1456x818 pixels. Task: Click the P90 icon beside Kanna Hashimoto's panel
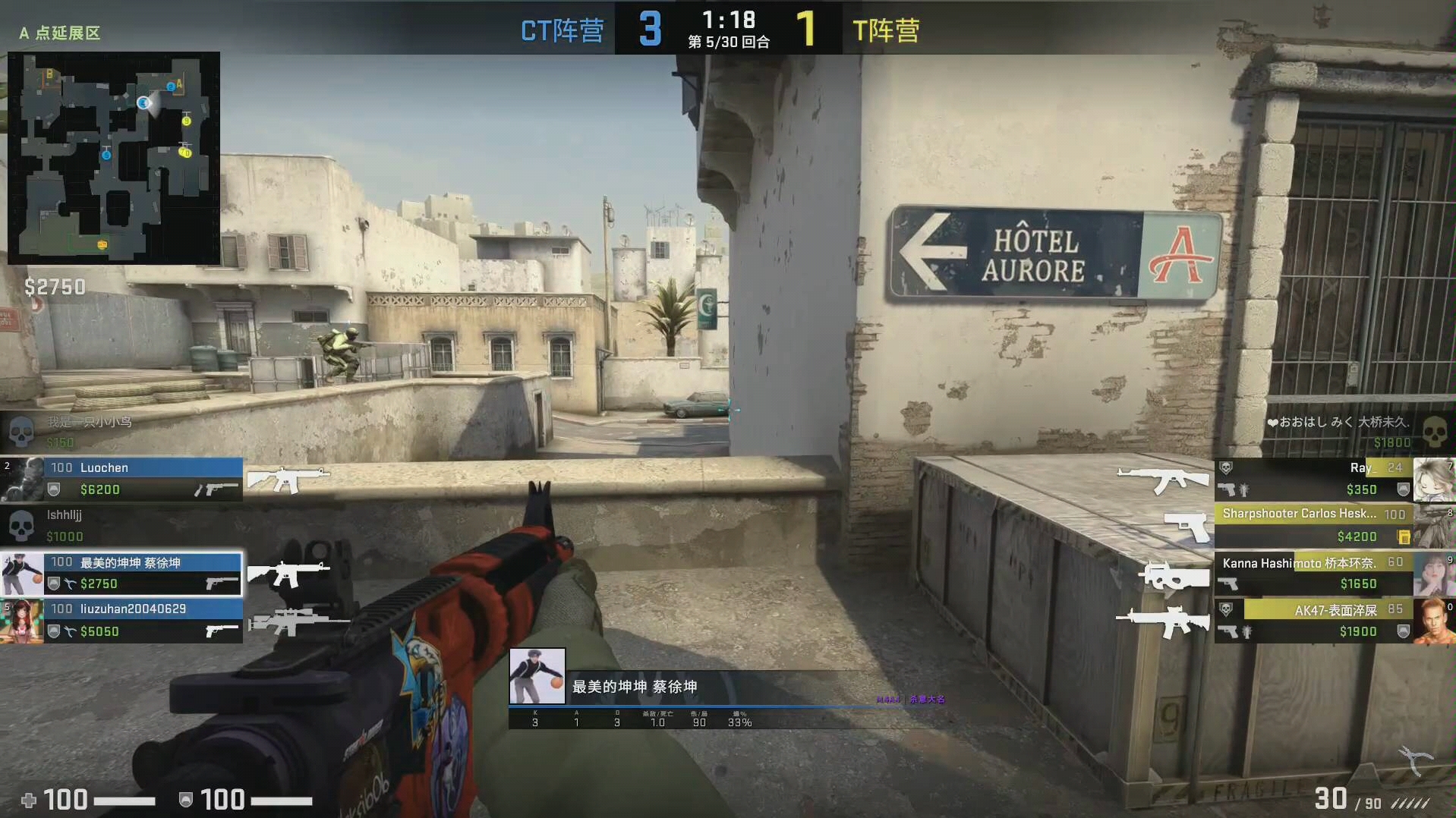coord(1174,578)
